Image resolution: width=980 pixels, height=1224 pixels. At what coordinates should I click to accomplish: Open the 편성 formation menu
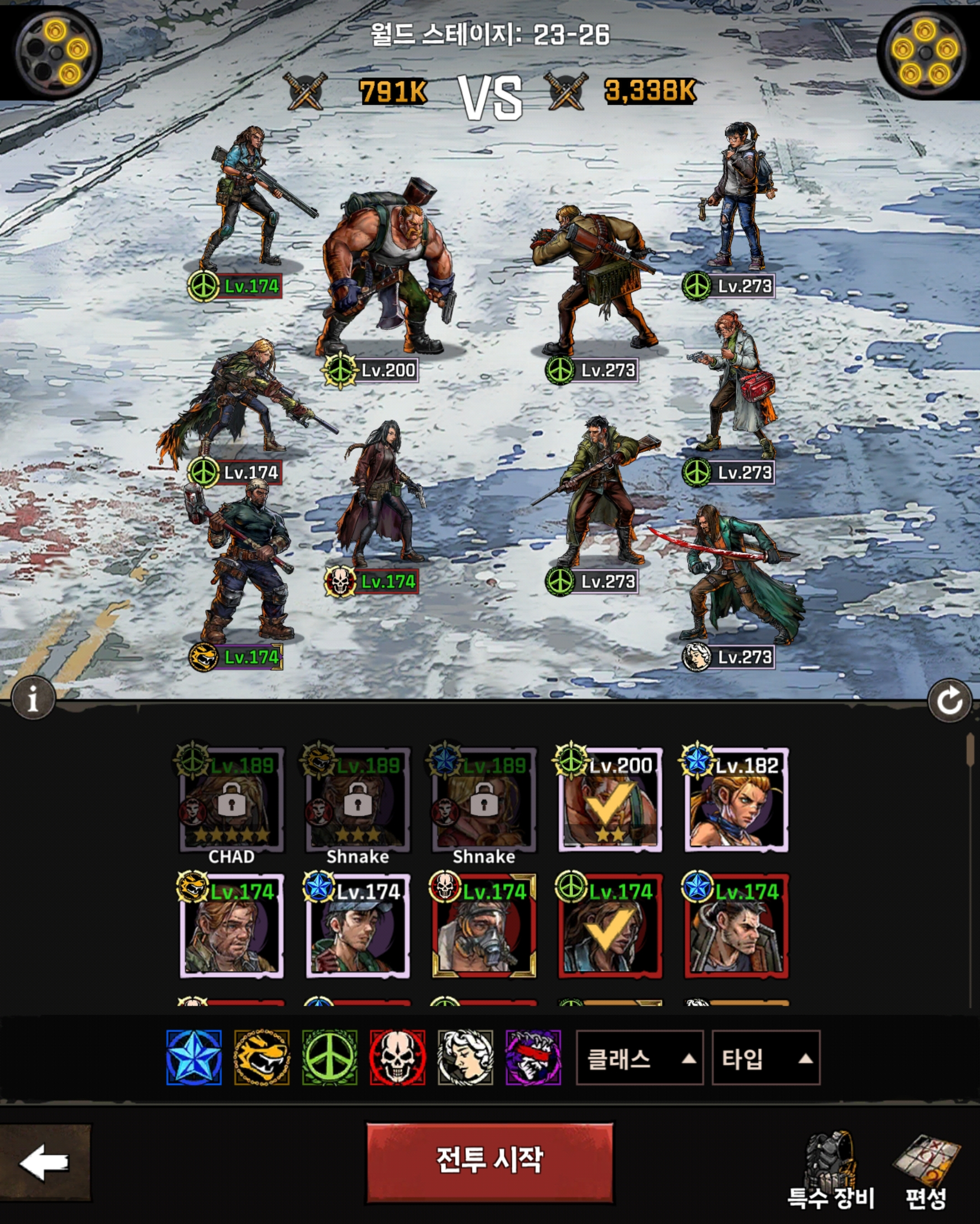(926, 1171)
